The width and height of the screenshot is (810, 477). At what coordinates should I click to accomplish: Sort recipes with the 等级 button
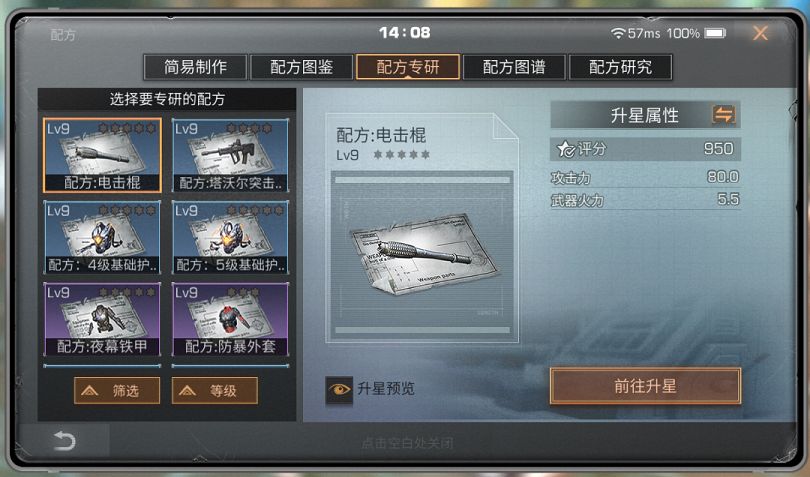click(x=214, y=391)
